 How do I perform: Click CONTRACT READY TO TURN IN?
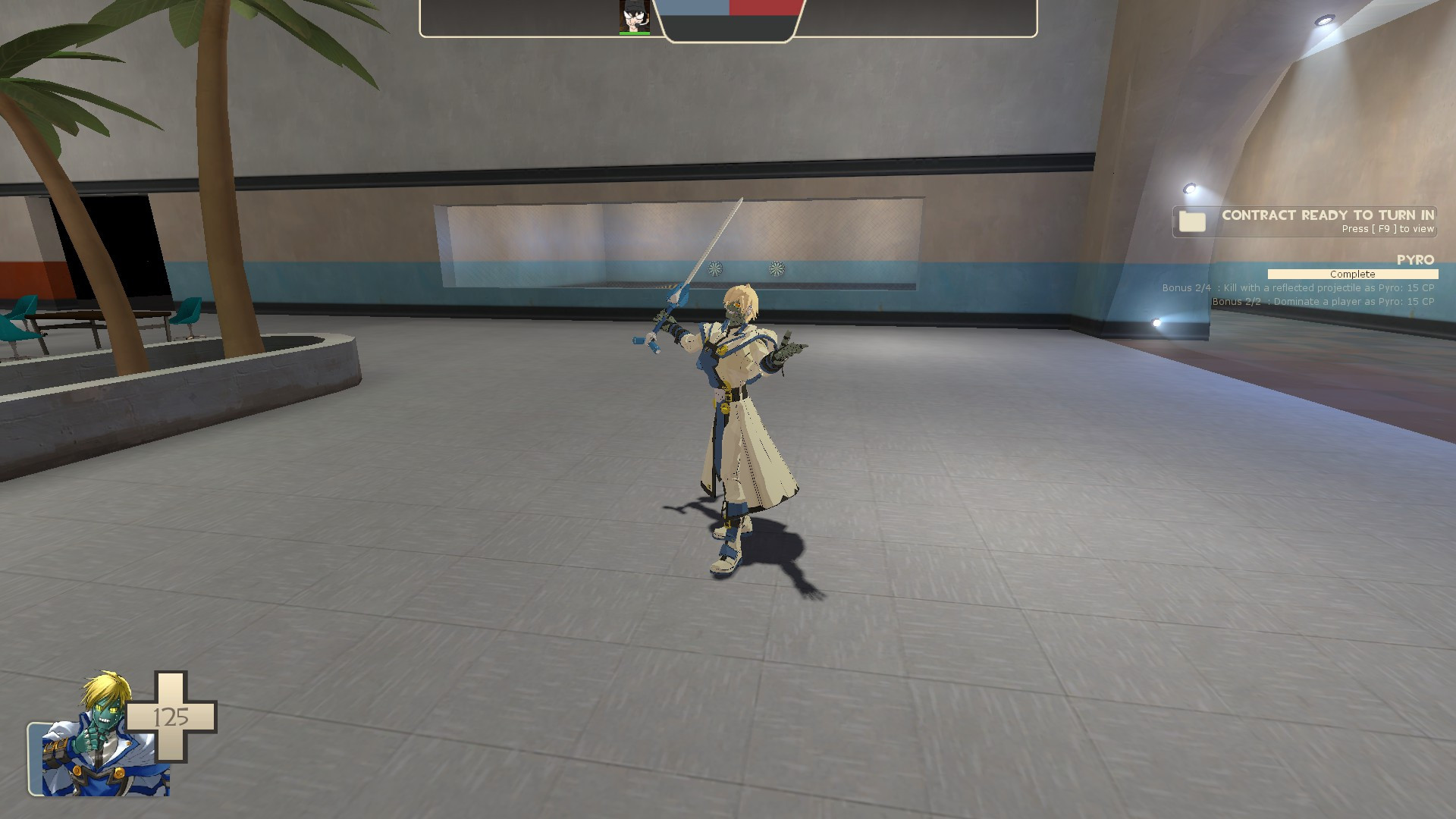tap(1326, 215)
